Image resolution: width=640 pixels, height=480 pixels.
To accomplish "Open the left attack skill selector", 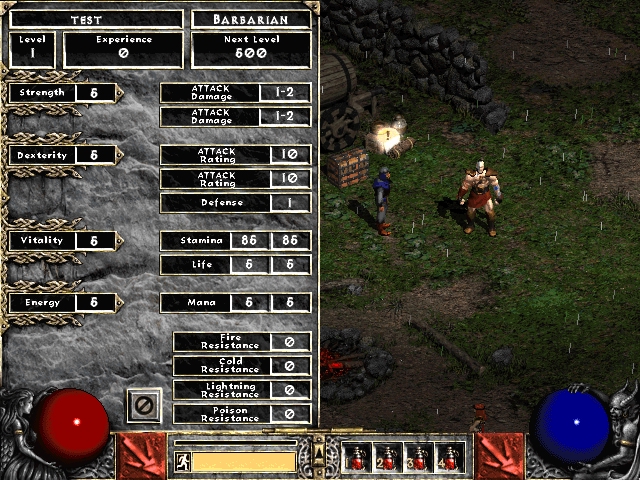I will pyautogui.click(x=140, y=456).
